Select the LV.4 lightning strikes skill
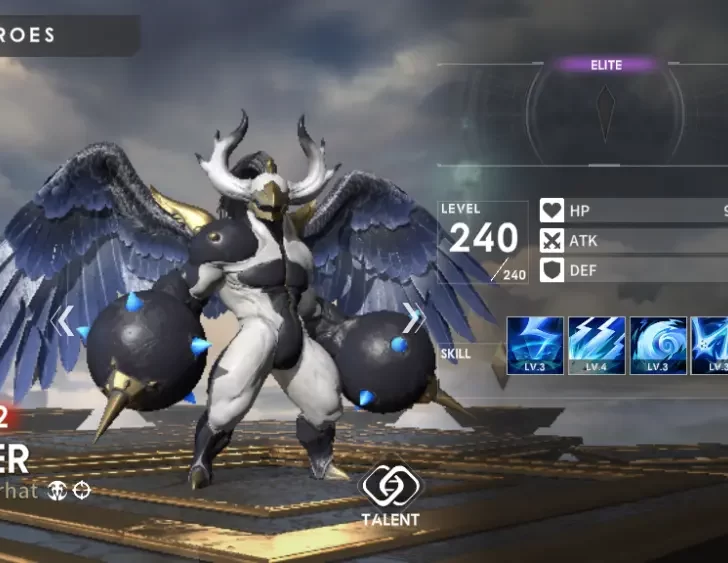This screenshot has width=728, height=563. (597, 345)
